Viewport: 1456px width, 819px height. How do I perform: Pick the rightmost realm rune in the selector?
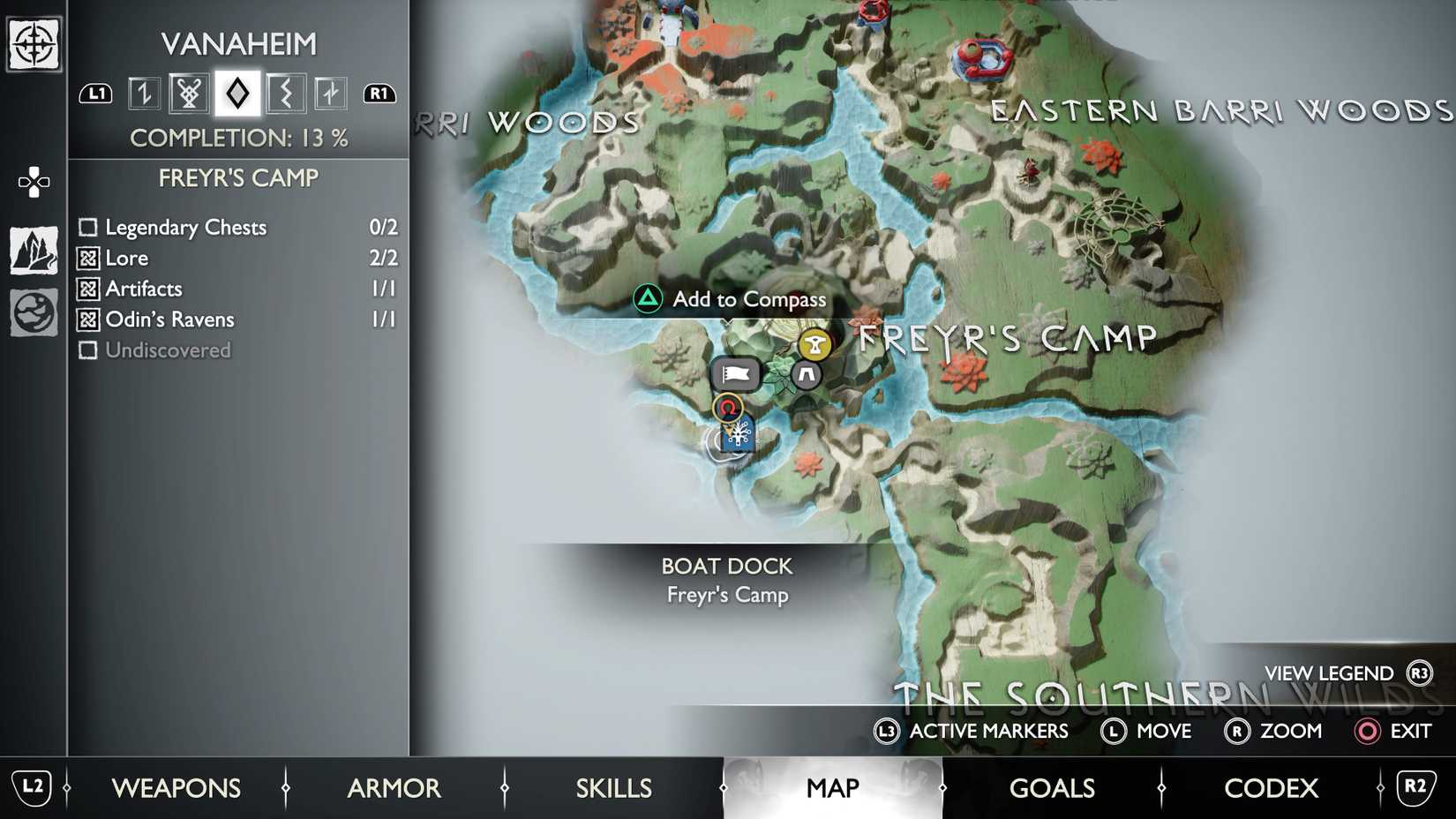pyautogui.click(x=331, y=93)
